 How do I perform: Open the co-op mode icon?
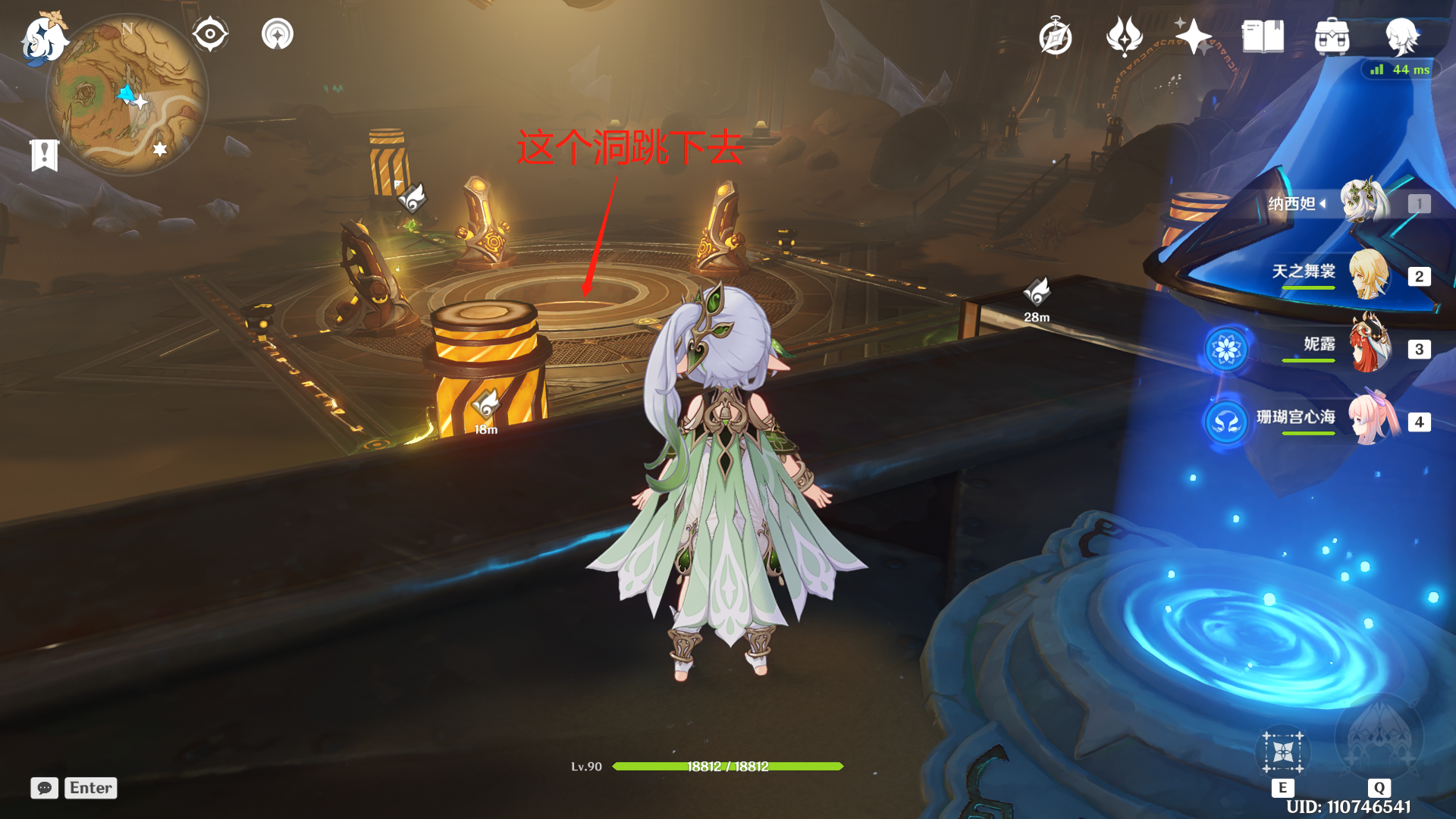[278, 34]
